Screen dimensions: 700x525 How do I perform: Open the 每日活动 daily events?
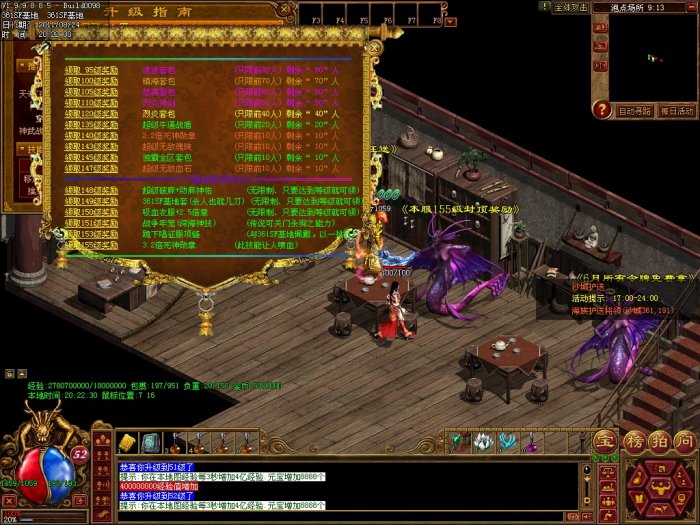(678, 111)
